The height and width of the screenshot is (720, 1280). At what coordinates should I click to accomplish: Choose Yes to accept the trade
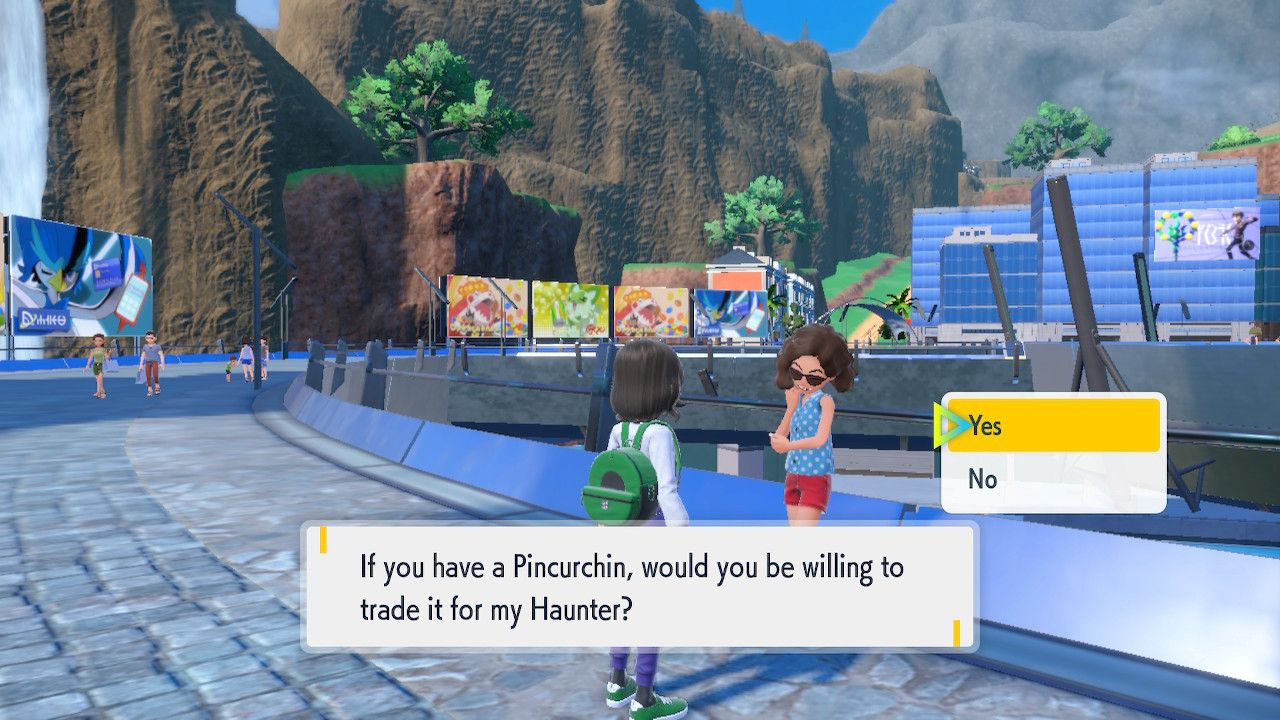point(1053,426)
